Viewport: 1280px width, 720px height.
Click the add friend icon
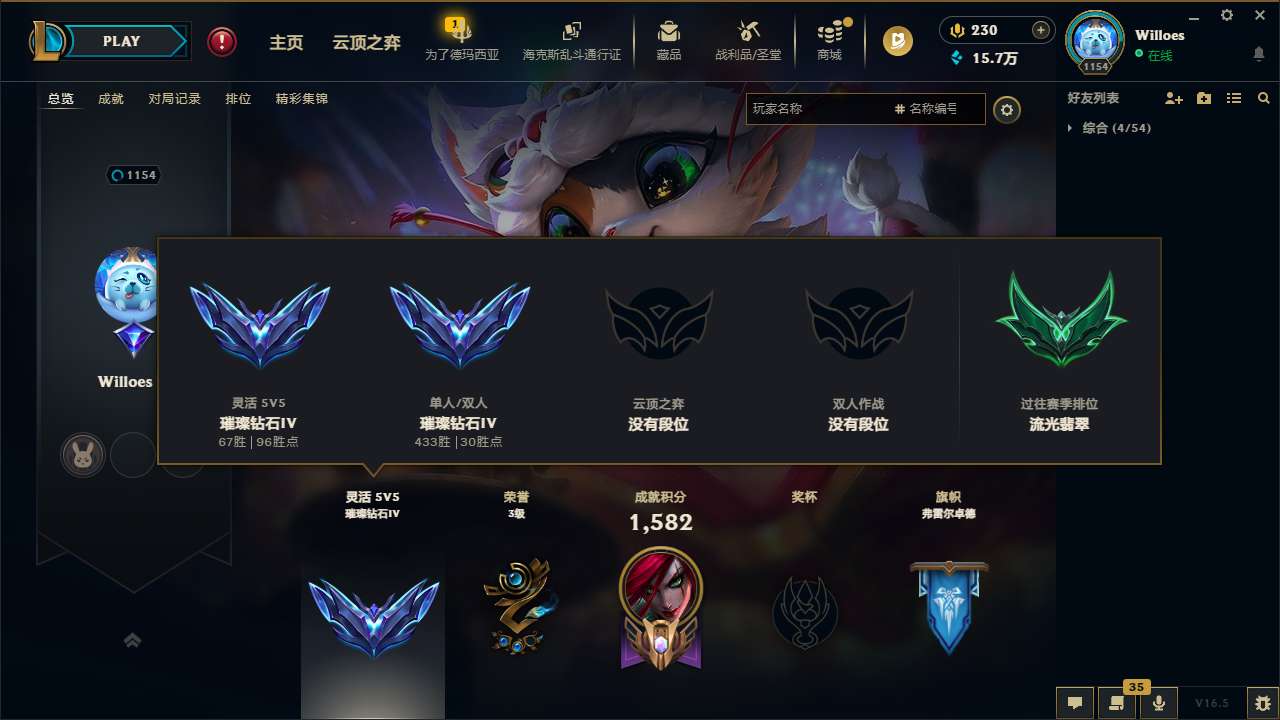pyautogui.click(x=1173, y=98)
